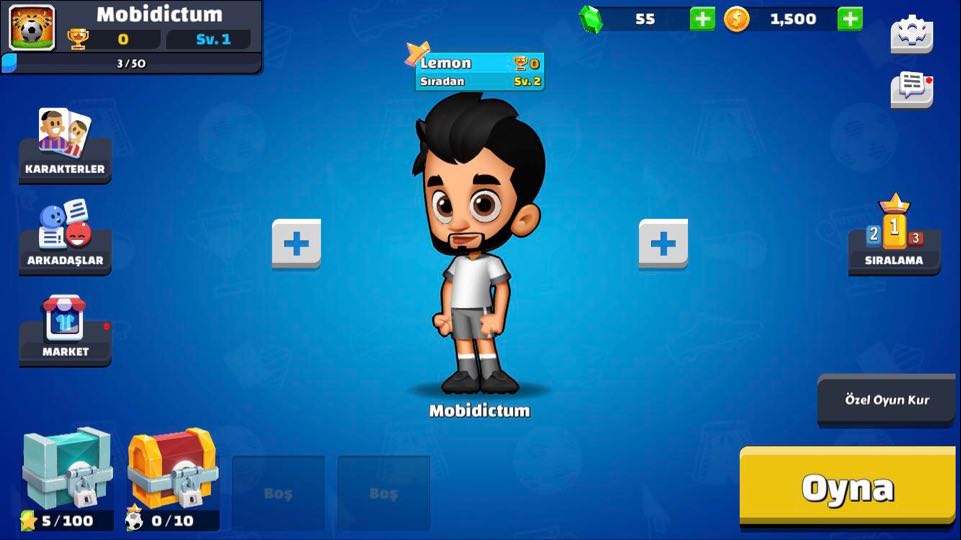The image size is (961, 540).
Task: Open the Lemon league banner
Action: pyautogui.click(x=480, y=71)
